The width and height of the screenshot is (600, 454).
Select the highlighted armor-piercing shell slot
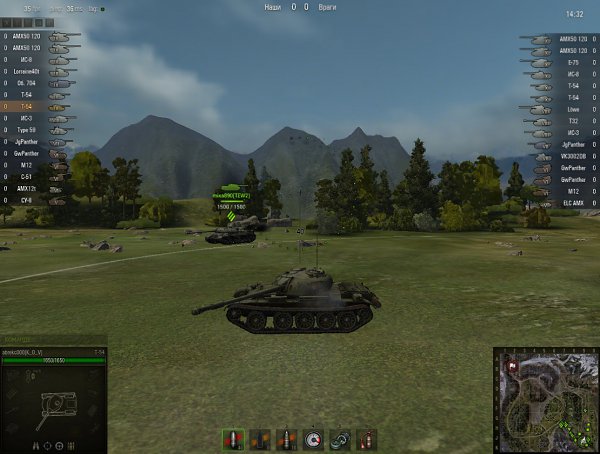point(235,438)
